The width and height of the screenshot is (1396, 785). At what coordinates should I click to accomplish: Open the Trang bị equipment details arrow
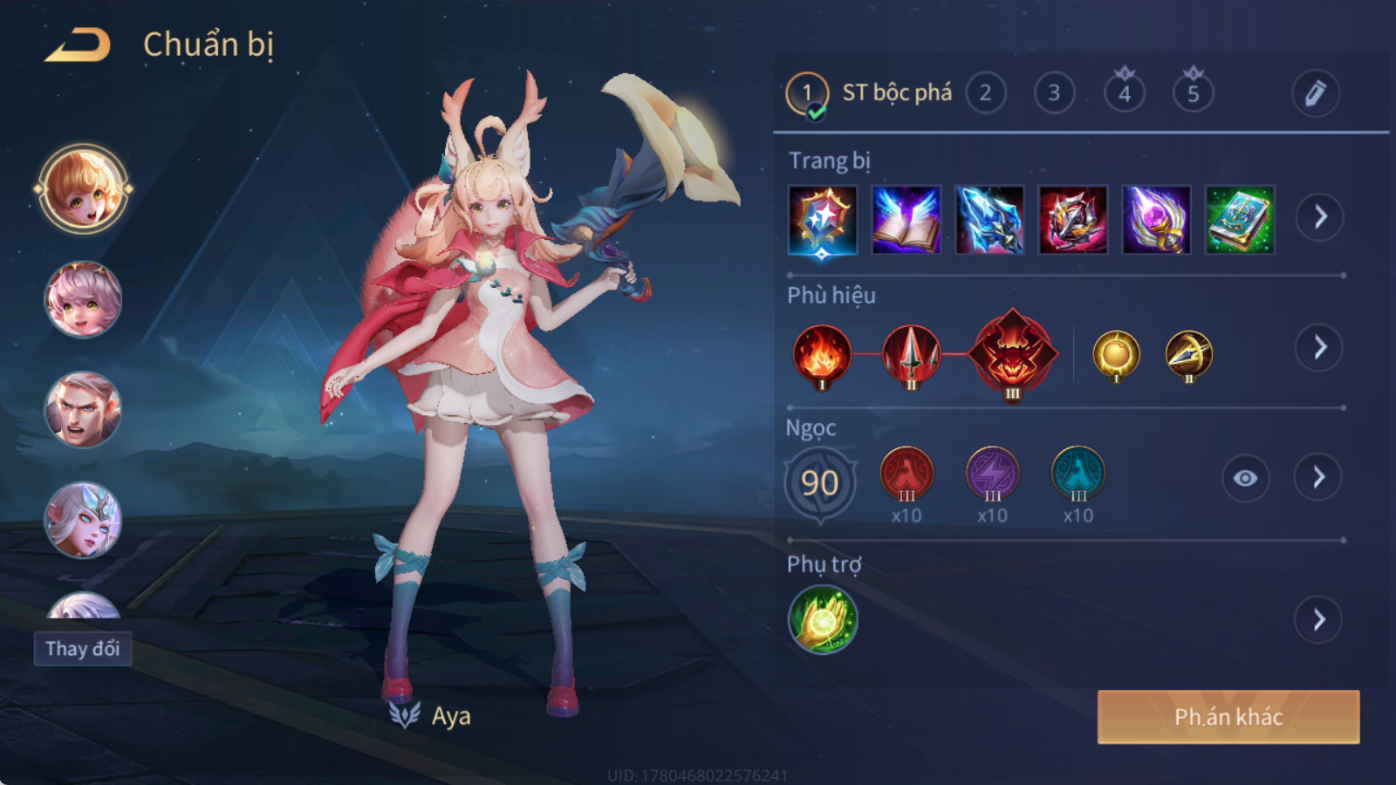(x=1320, y=217)
